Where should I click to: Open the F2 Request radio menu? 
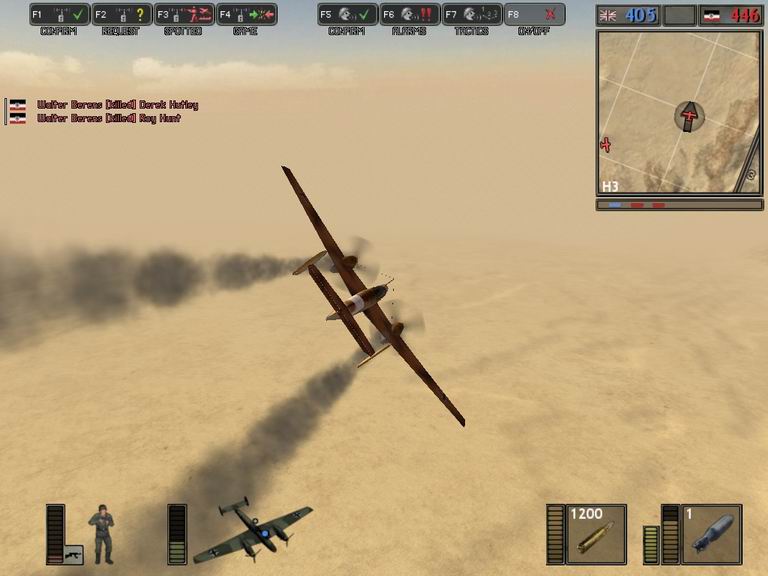click(121, 15)
